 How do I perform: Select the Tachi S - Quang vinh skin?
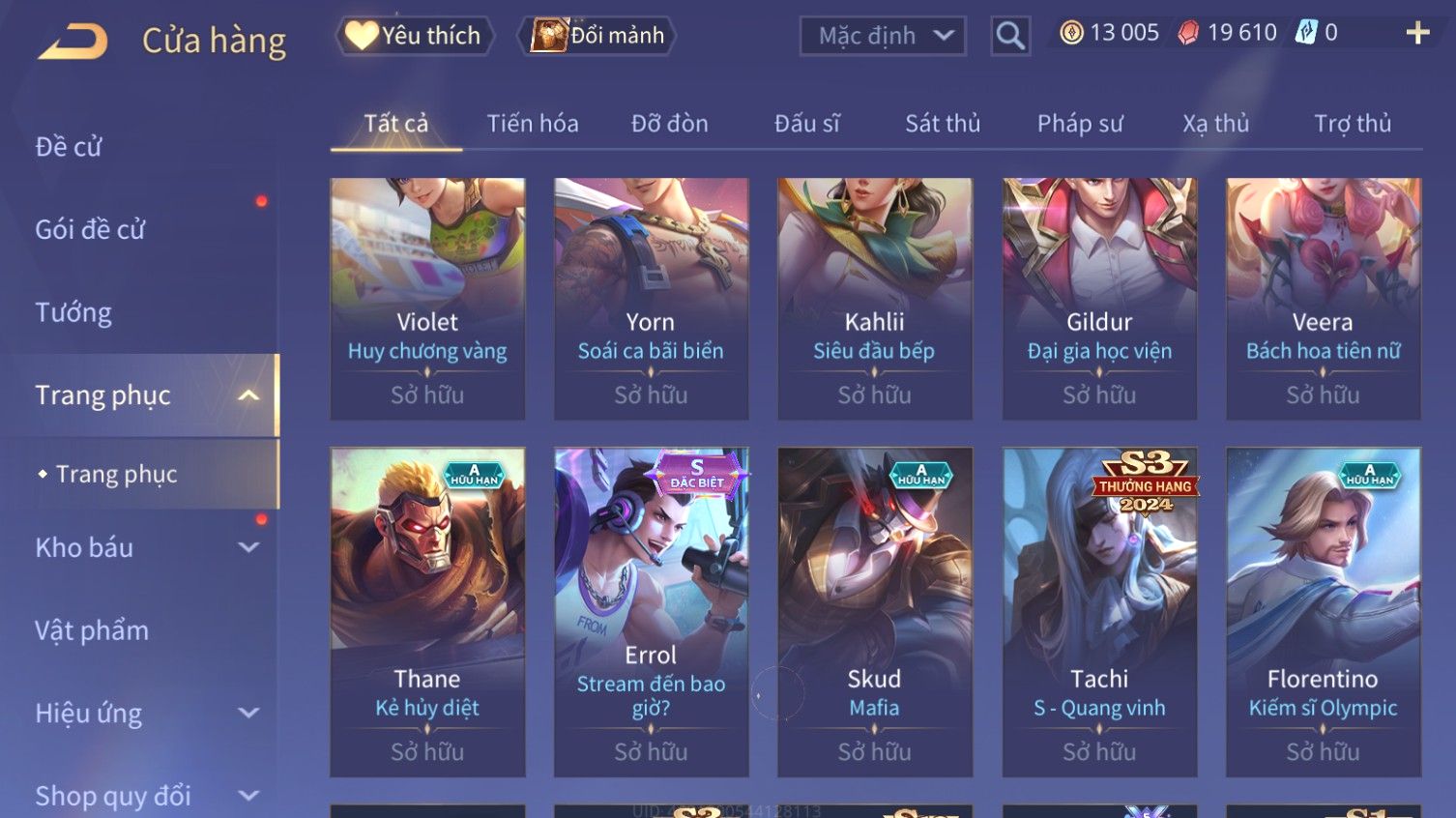1099,611
